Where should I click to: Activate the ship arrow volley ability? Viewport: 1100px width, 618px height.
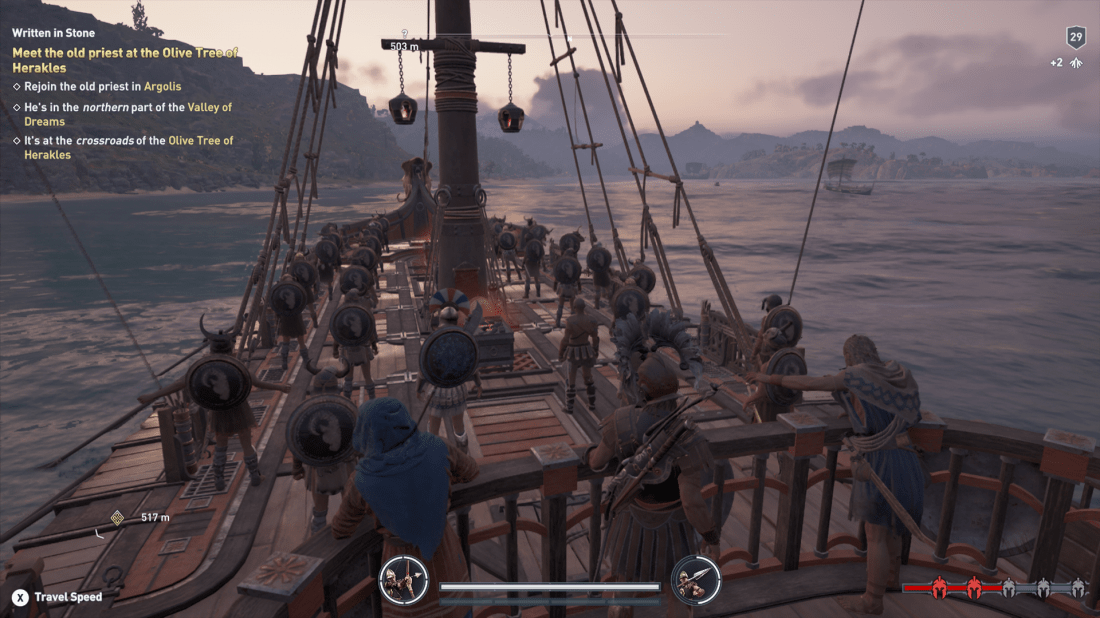(x=404, y=580)
